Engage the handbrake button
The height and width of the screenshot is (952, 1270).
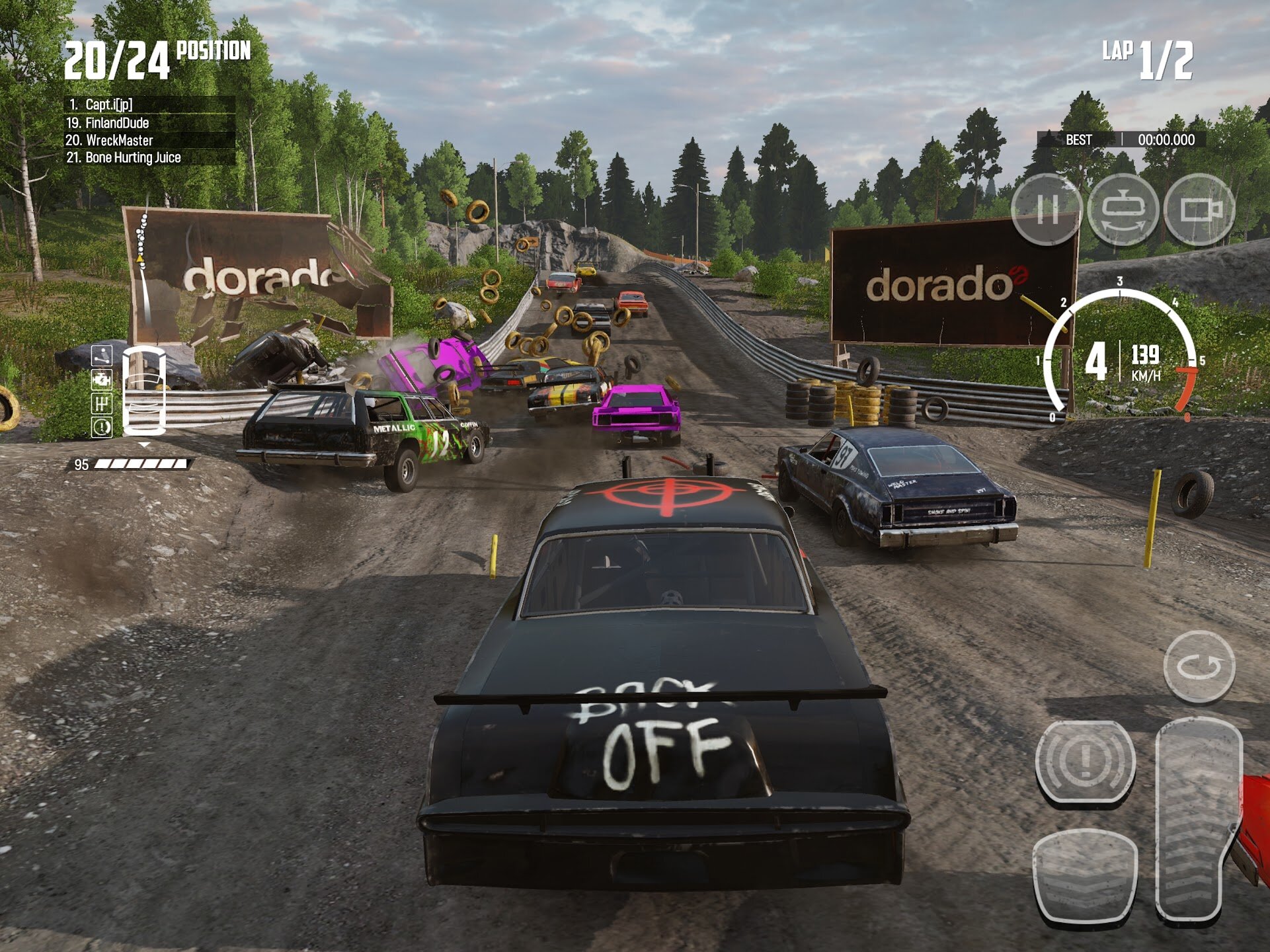(x=1085, y=761)
